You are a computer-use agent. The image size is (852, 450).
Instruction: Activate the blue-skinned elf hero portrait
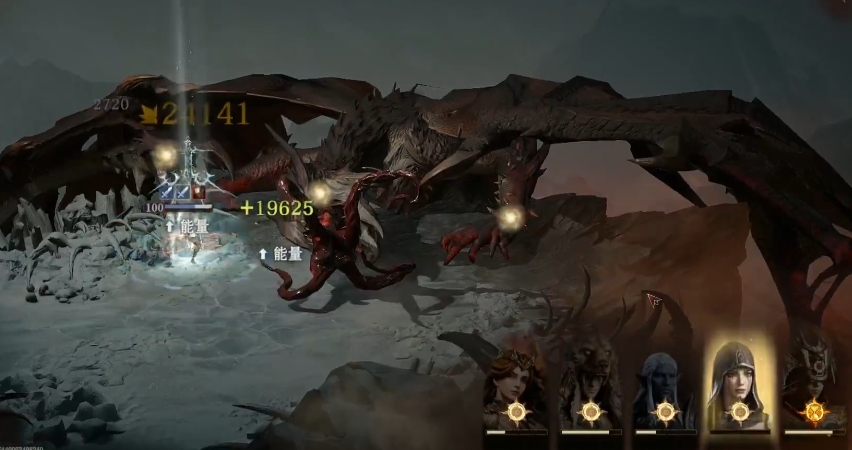664,385
